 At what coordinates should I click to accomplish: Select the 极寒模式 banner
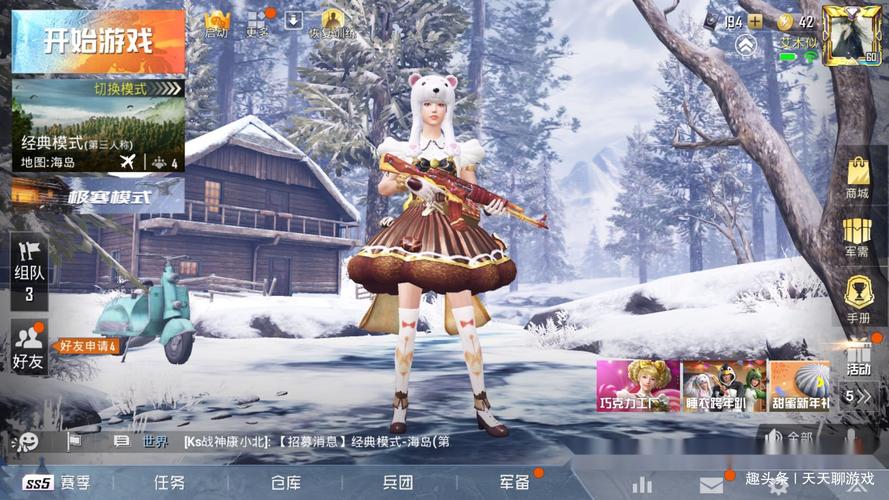[109, 195]
